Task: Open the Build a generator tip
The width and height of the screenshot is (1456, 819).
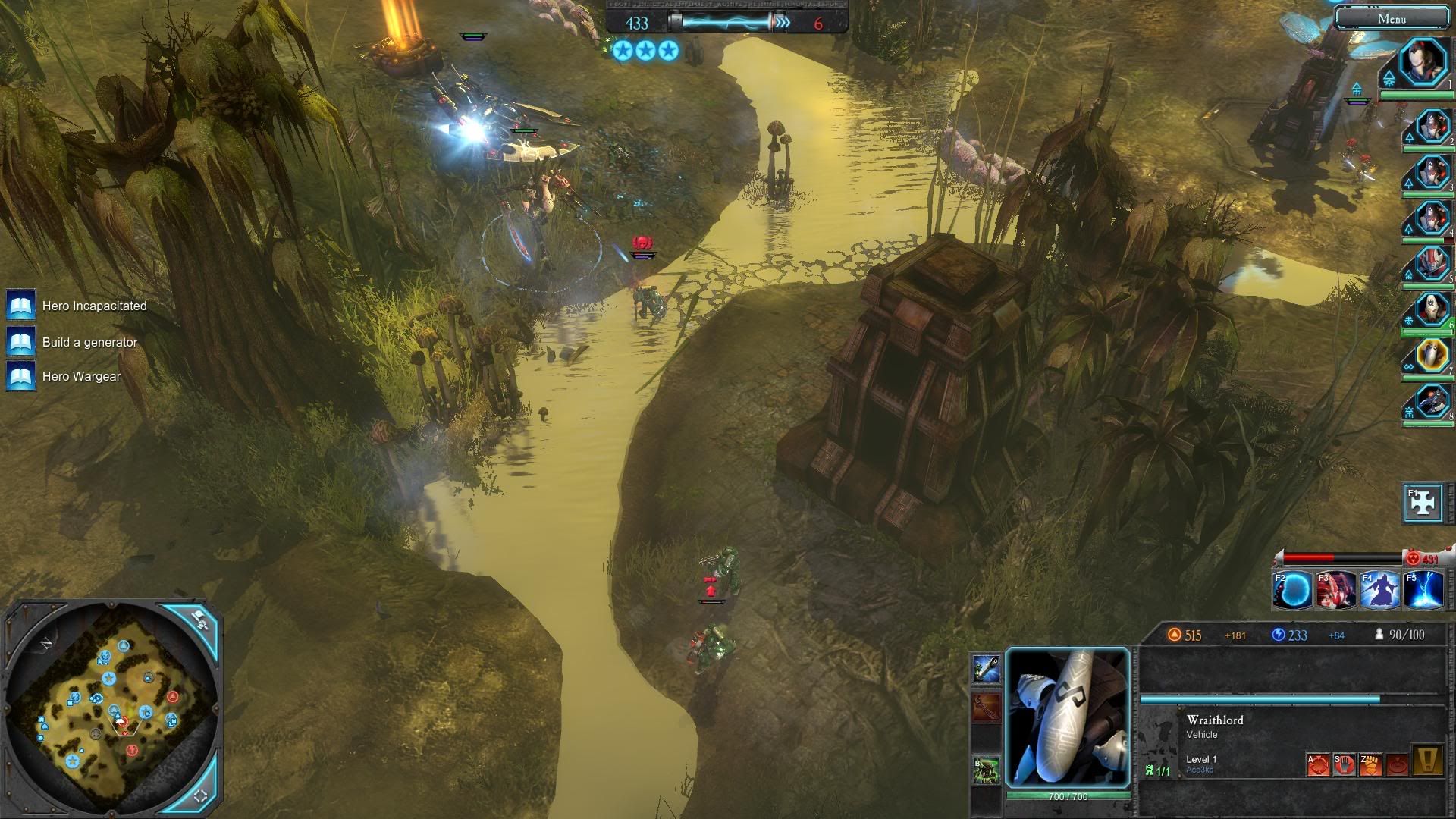Action: 21,342
